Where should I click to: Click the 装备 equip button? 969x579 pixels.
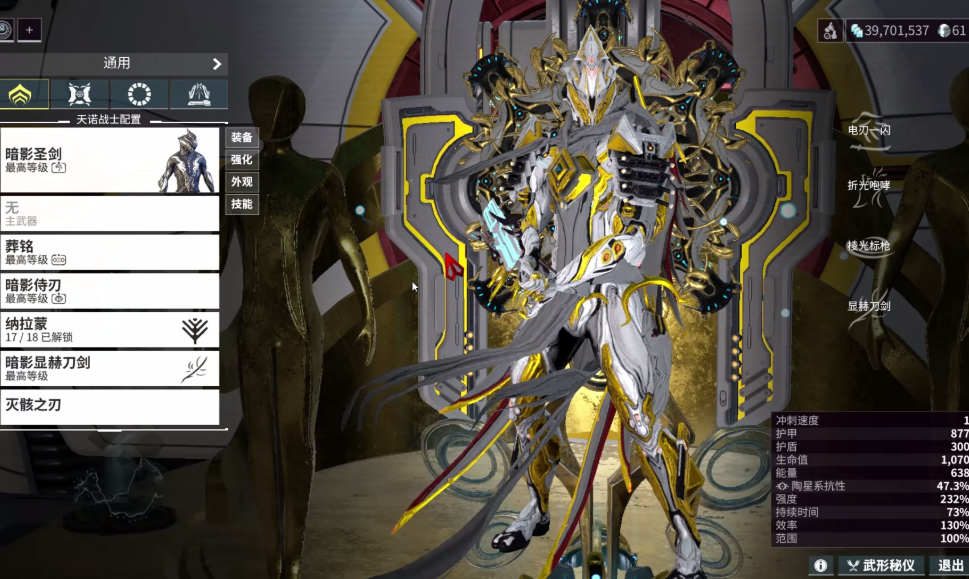pyautogui.click(x=242, y=137)
